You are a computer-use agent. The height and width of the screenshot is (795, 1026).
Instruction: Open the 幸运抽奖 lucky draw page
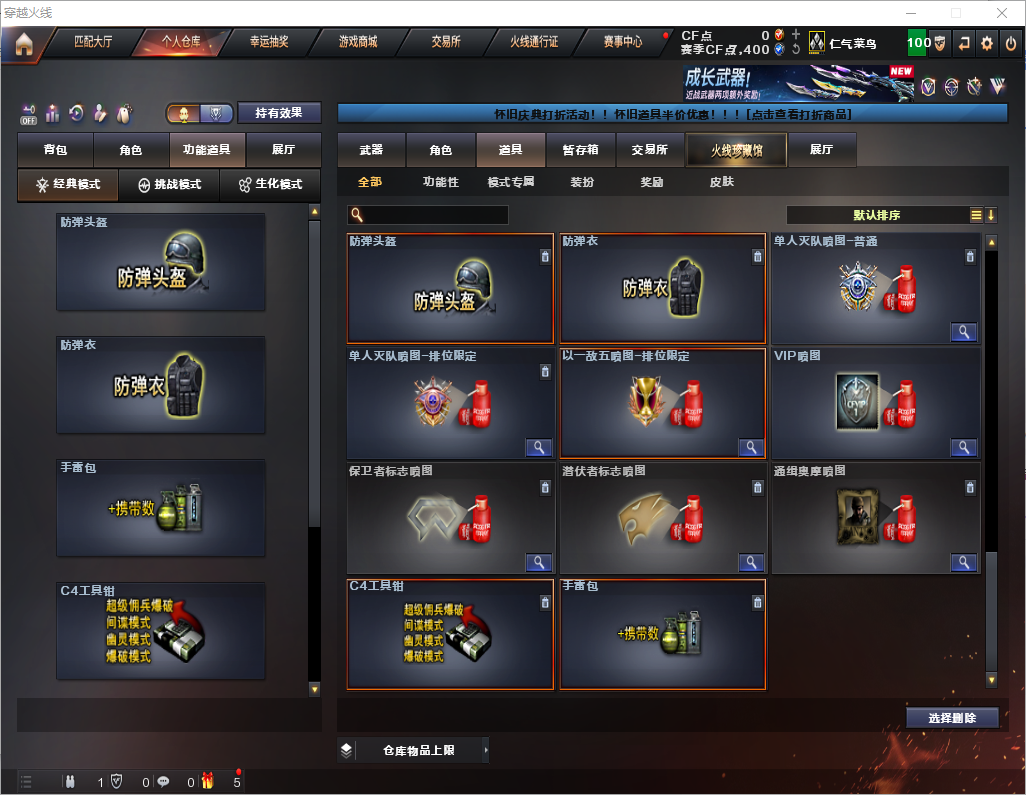click(x=268, y=43)
